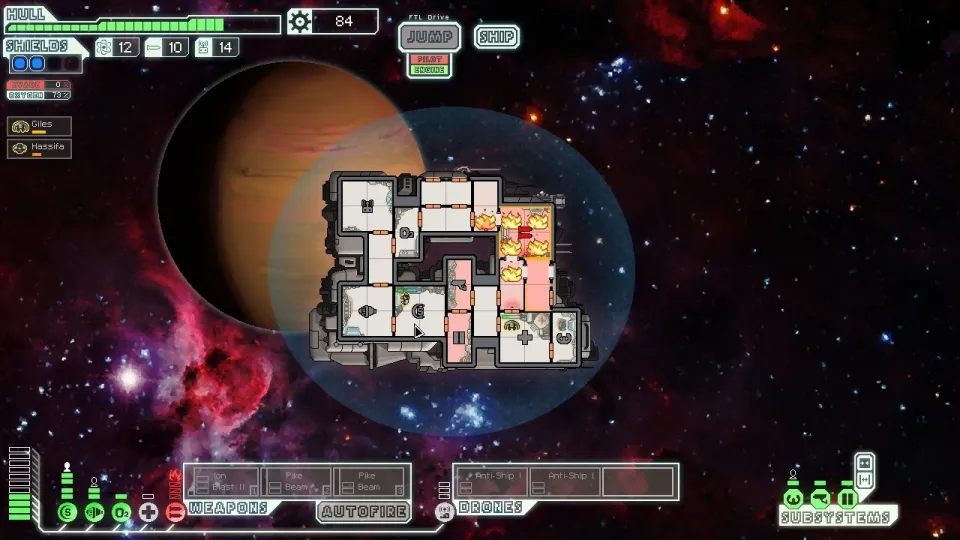Screen dimensions: 960x540
Task: Click the drone control system icon
Action: coord(446,510)
